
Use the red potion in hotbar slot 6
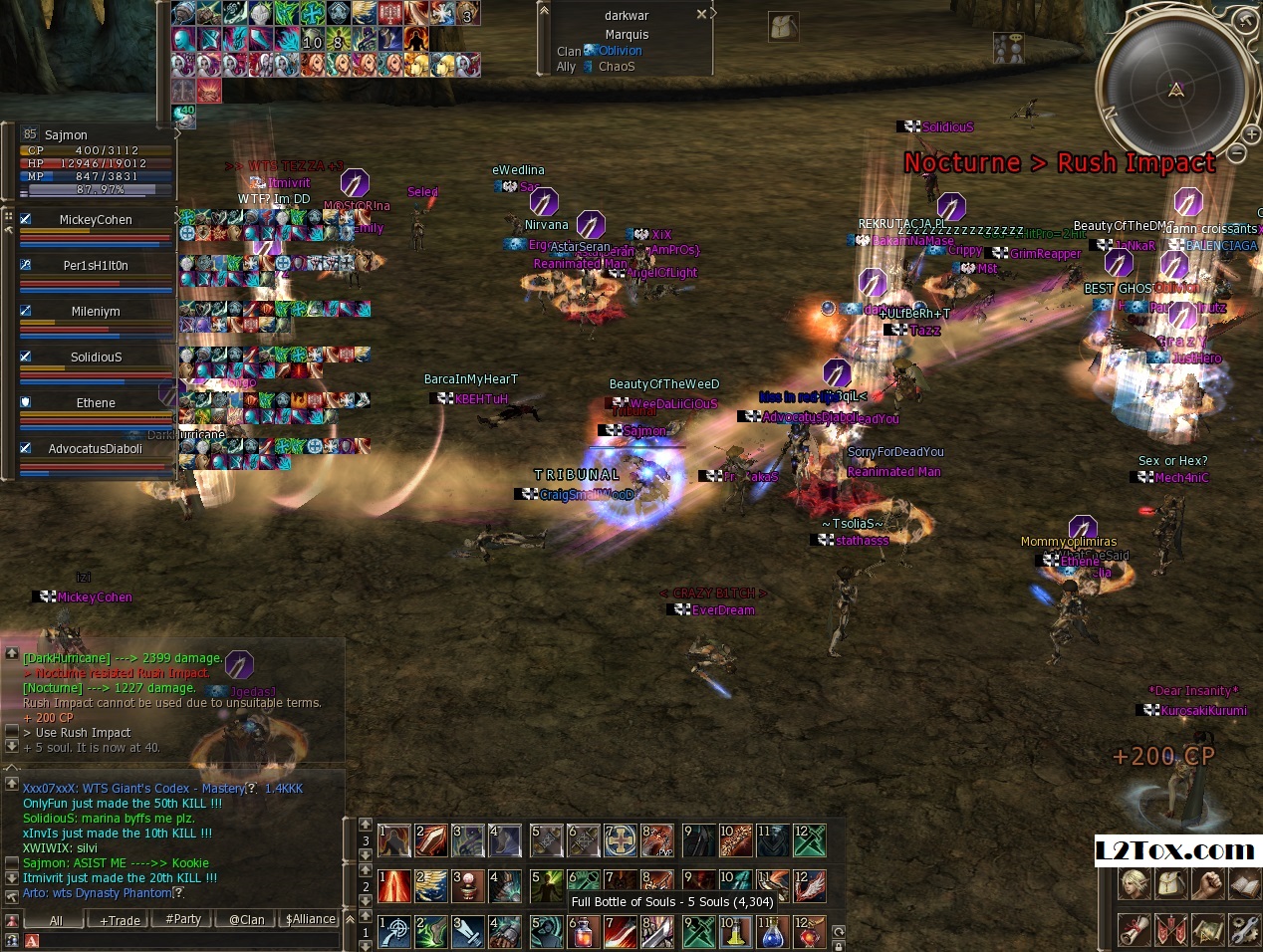tap(583, 933)
